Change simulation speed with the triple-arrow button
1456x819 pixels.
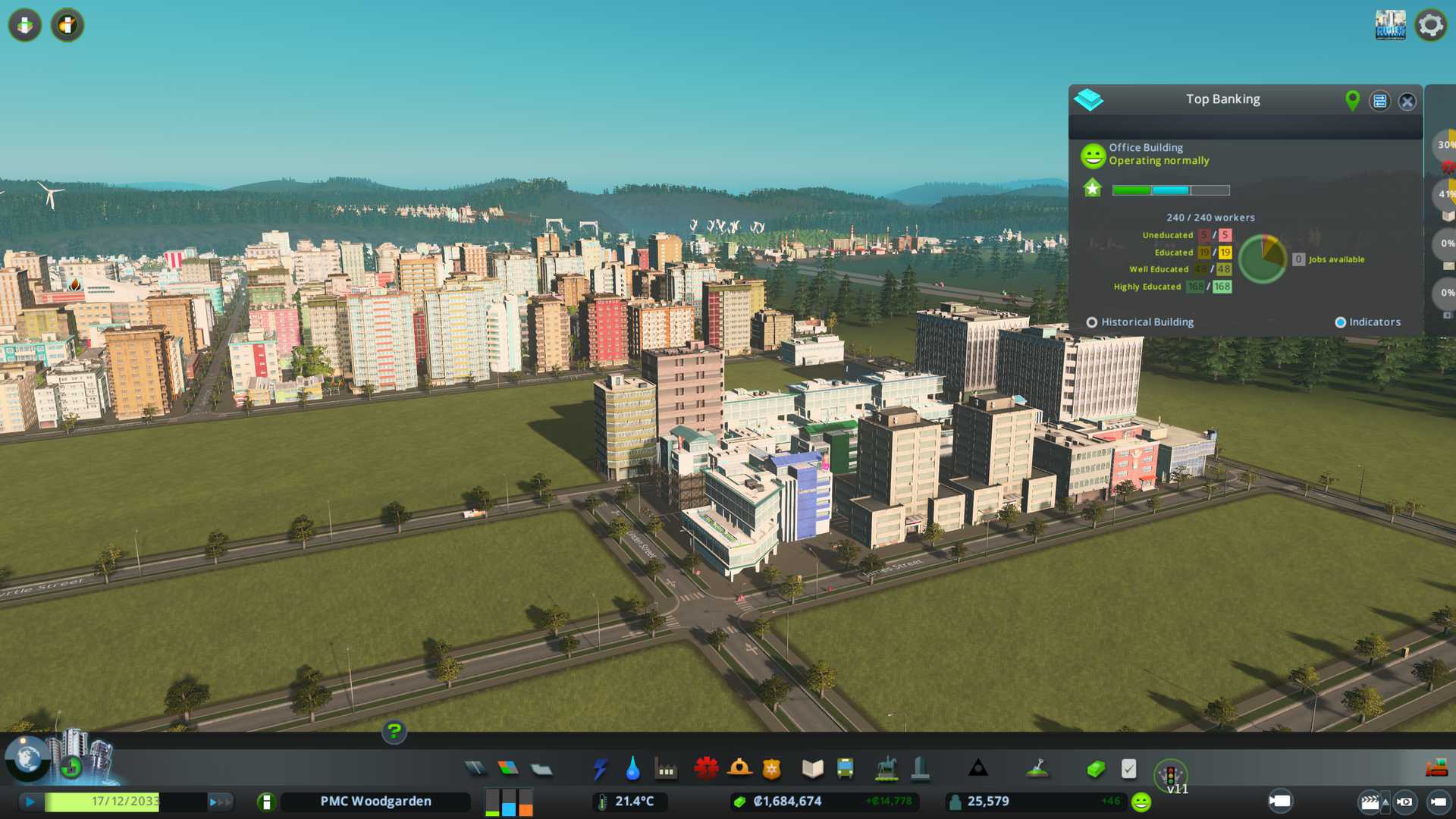point(220,802)
